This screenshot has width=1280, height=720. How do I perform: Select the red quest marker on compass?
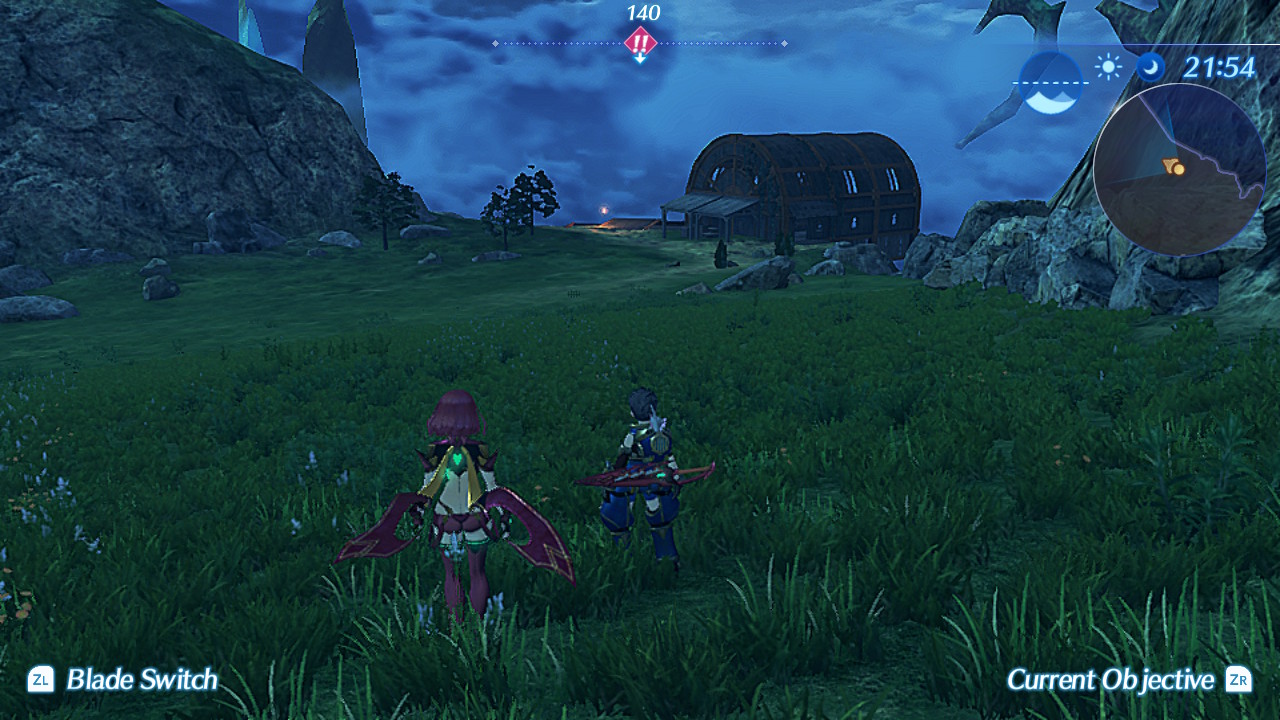(x=640, y=43)
